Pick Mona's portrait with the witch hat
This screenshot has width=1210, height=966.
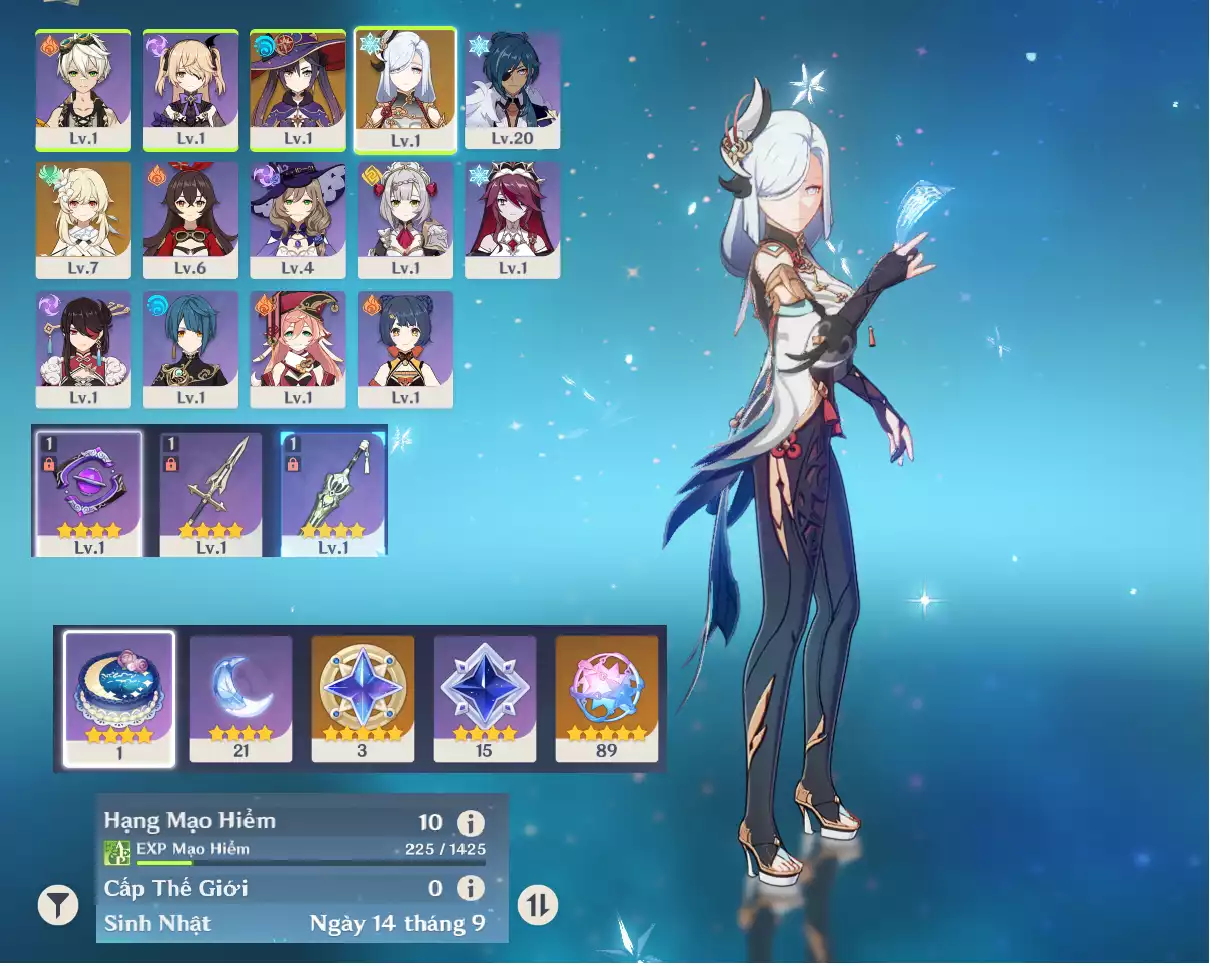click(x=298, y=89)
